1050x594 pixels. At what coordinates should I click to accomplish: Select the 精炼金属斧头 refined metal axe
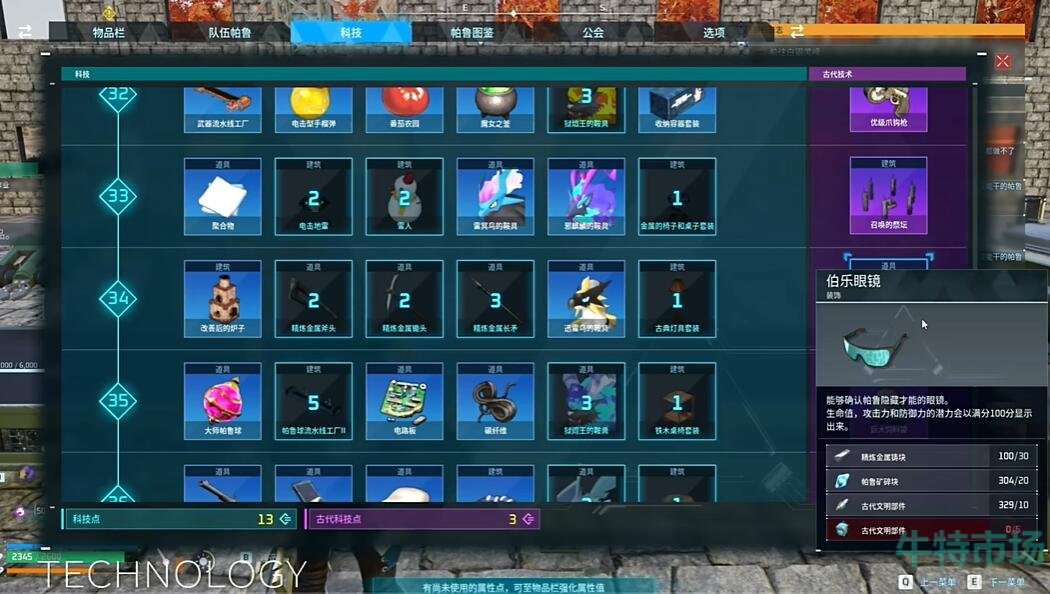313,298
